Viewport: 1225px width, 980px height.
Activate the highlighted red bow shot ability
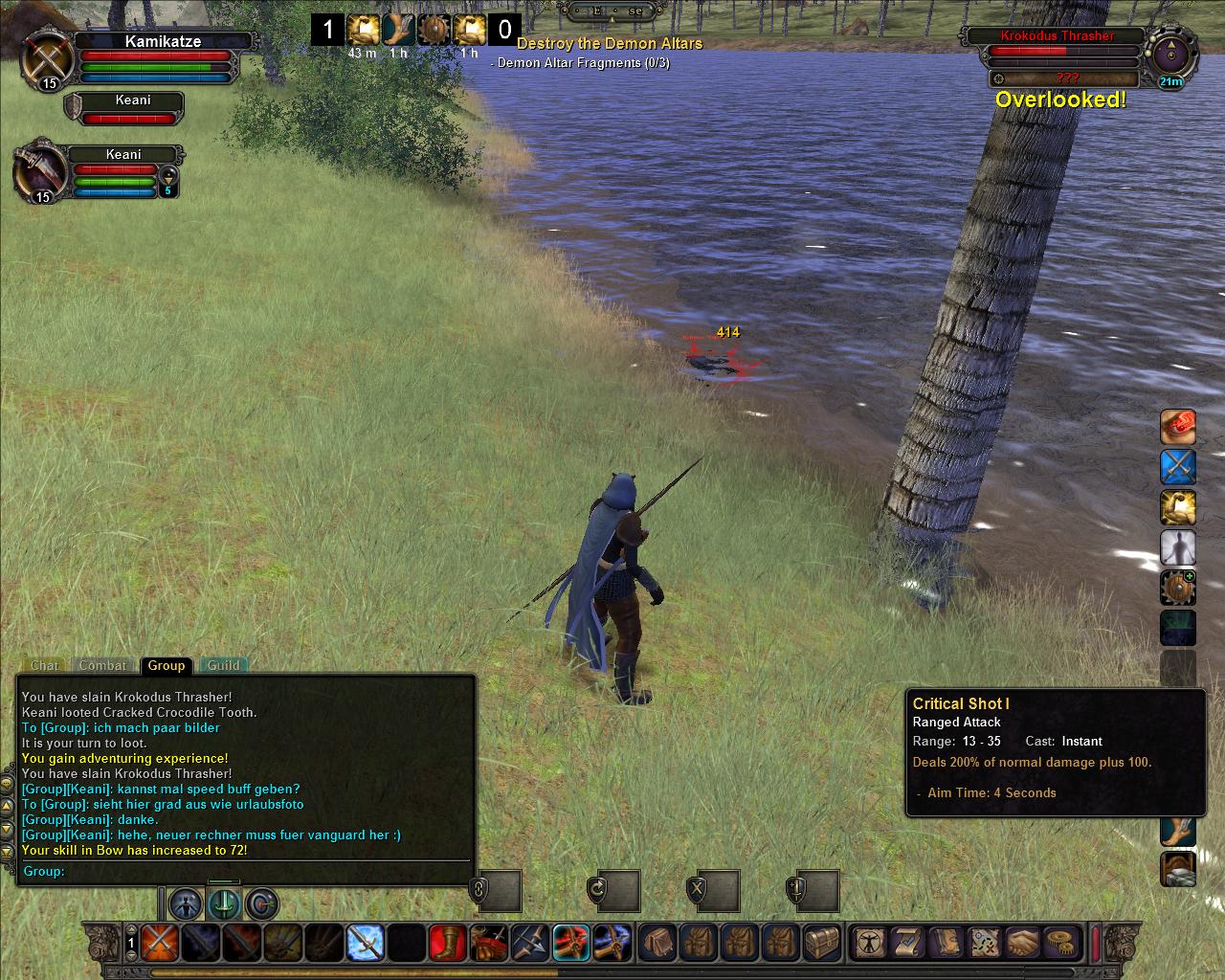point(571,943)
